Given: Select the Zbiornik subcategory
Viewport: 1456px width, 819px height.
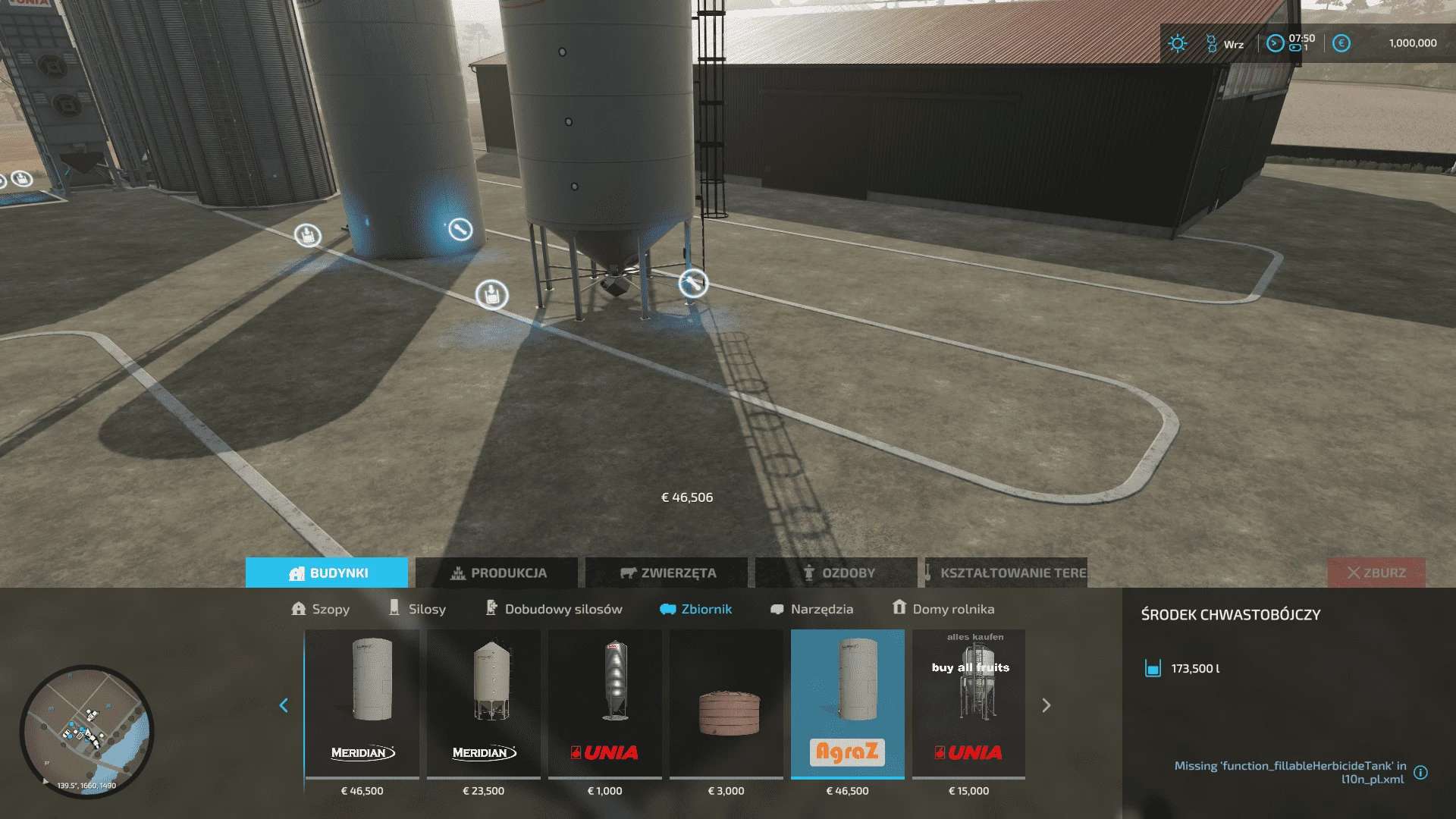Looking at the screenshot, I should pyautogui.click(x=696, y=609).
